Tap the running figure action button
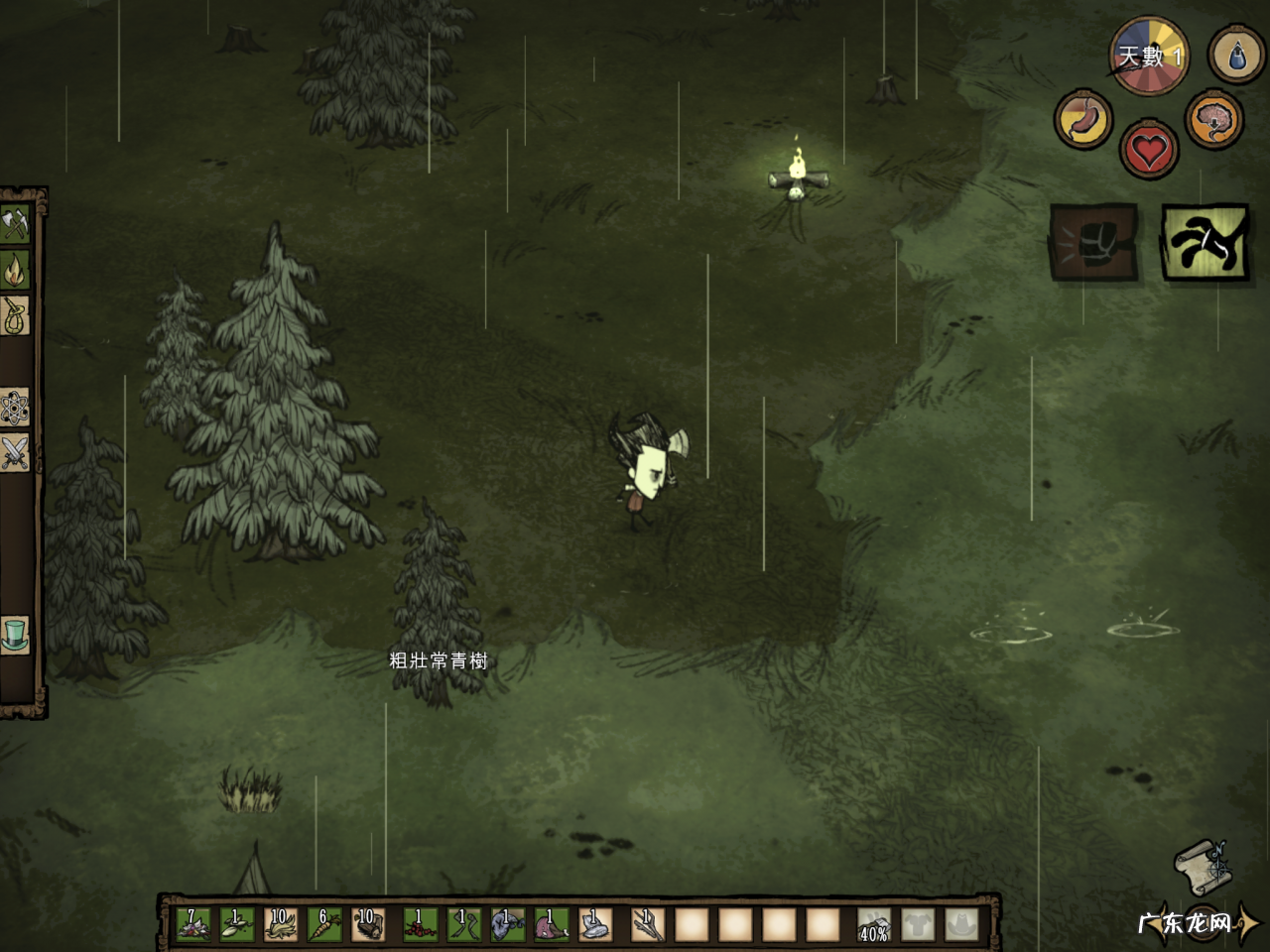 click(1204, 243)
